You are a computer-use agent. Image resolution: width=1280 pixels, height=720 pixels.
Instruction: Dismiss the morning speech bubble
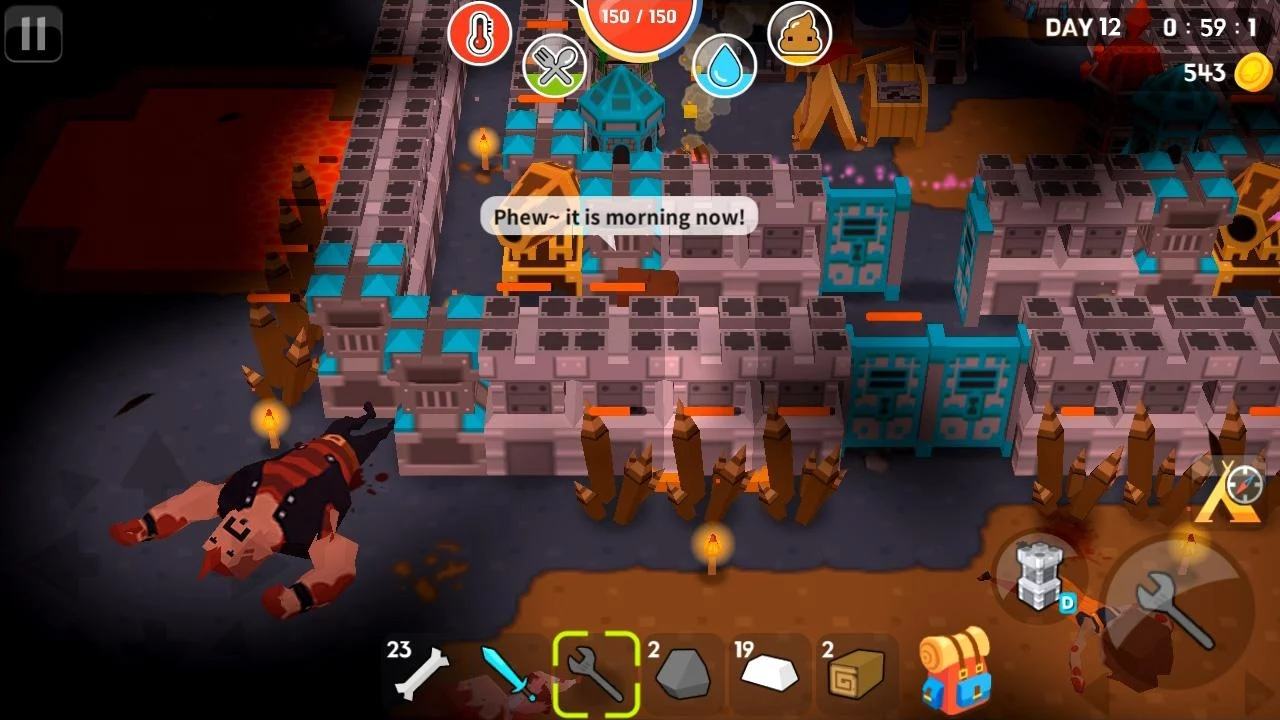coord(618,216)
